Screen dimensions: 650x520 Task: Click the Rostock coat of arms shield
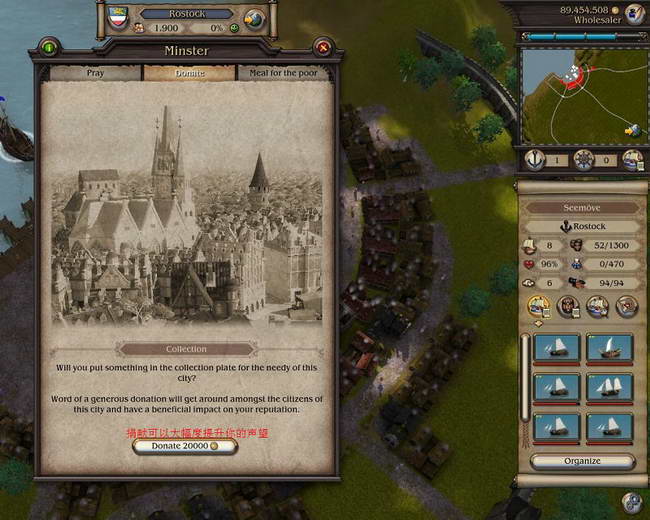click(x=115, y=14)
